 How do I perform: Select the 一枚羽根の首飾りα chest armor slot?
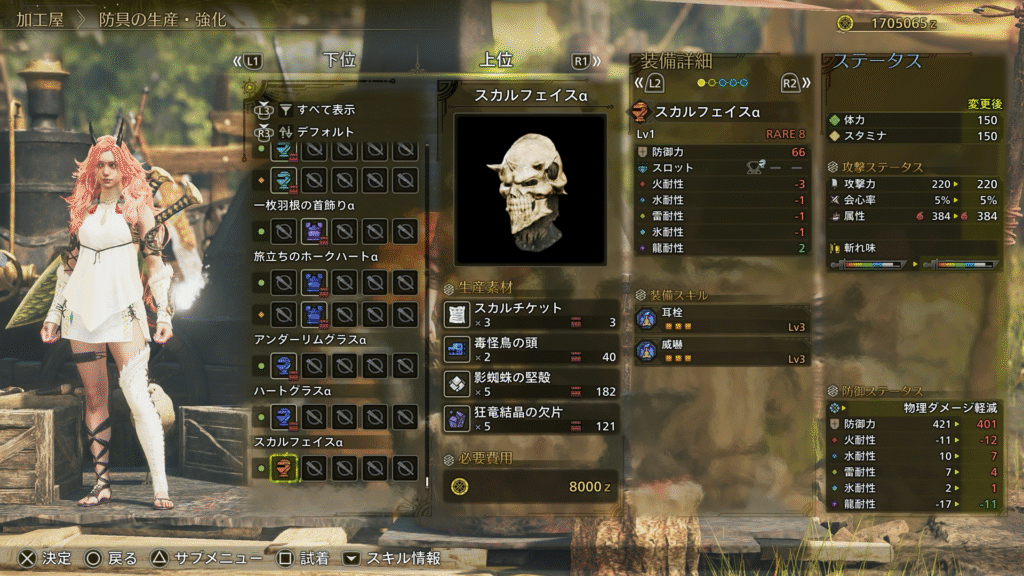(x=314, y=232)
